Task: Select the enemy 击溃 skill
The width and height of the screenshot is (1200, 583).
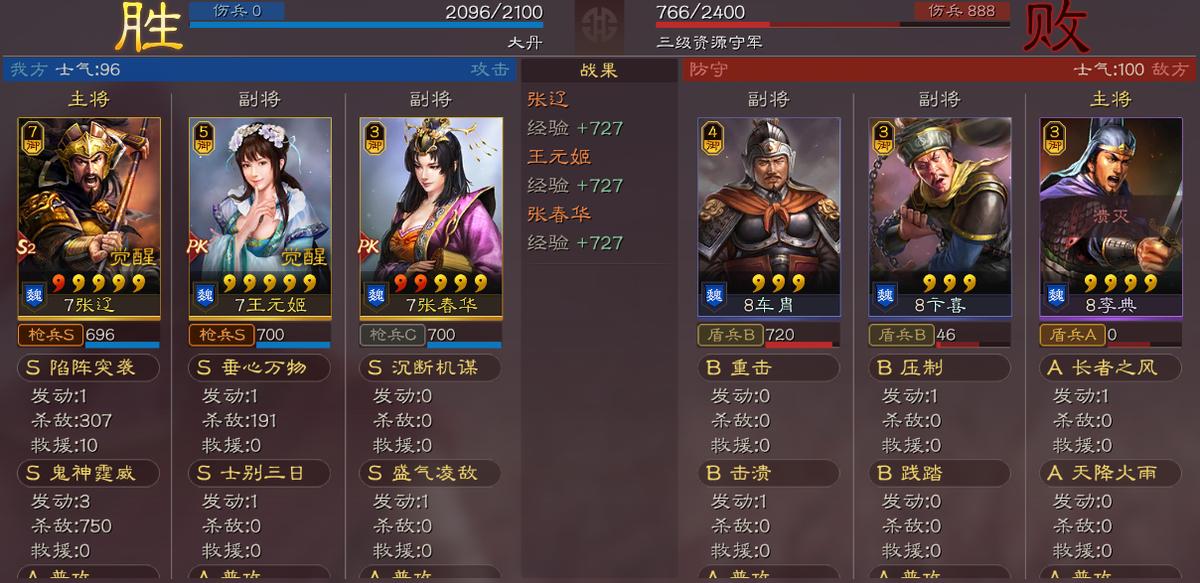Action: 768,473
